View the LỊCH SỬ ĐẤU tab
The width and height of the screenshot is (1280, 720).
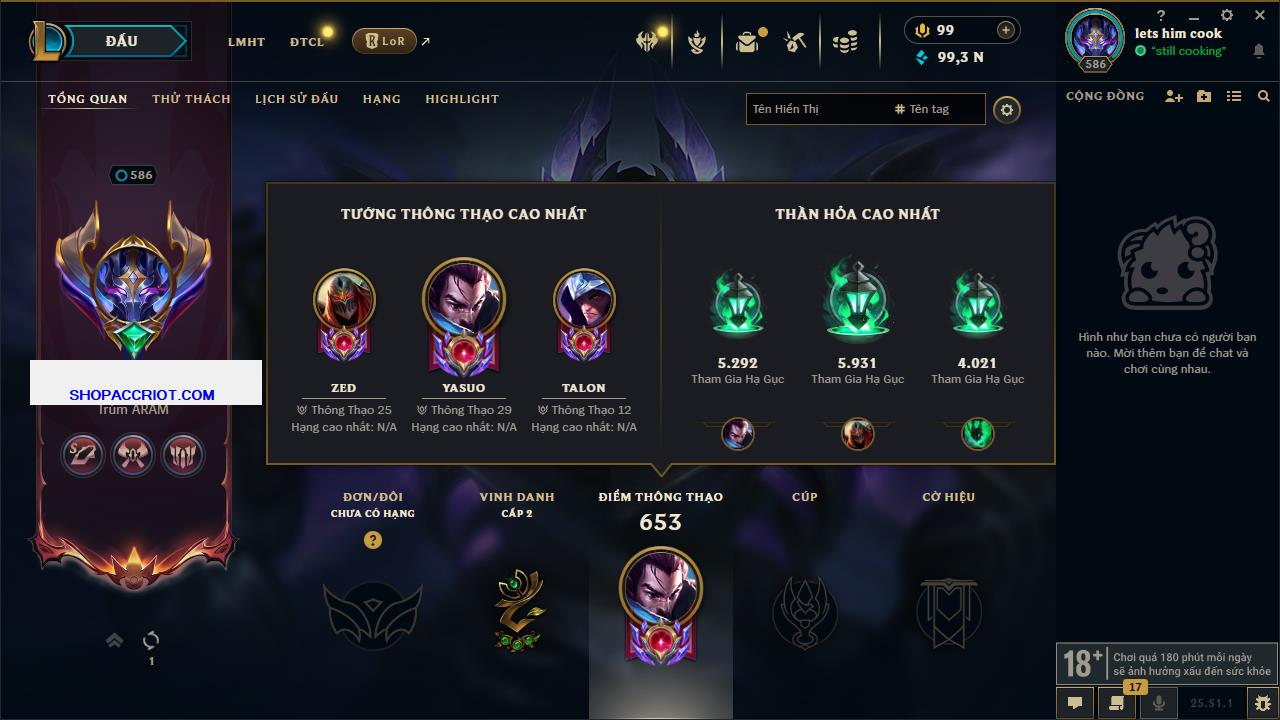(x=296, y=99)
